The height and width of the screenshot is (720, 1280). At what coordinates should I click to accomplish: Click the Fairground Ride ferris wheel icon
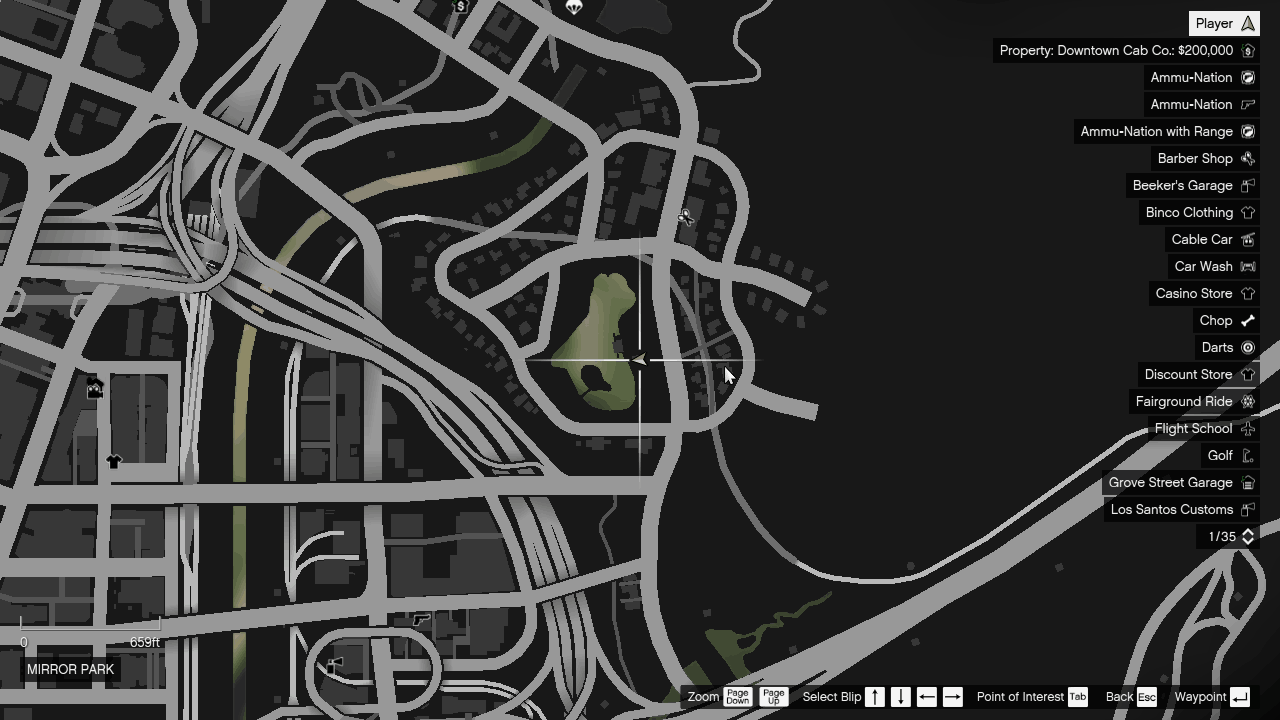point(1247,401)
